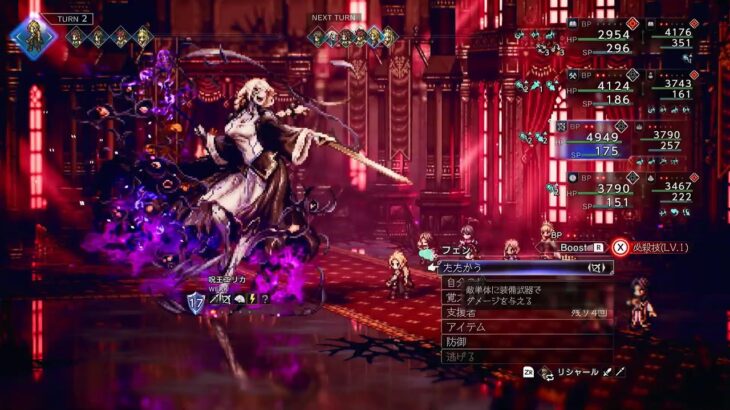Click the fan weakness icon
730x410 pixels.
[x=238, y=298]
